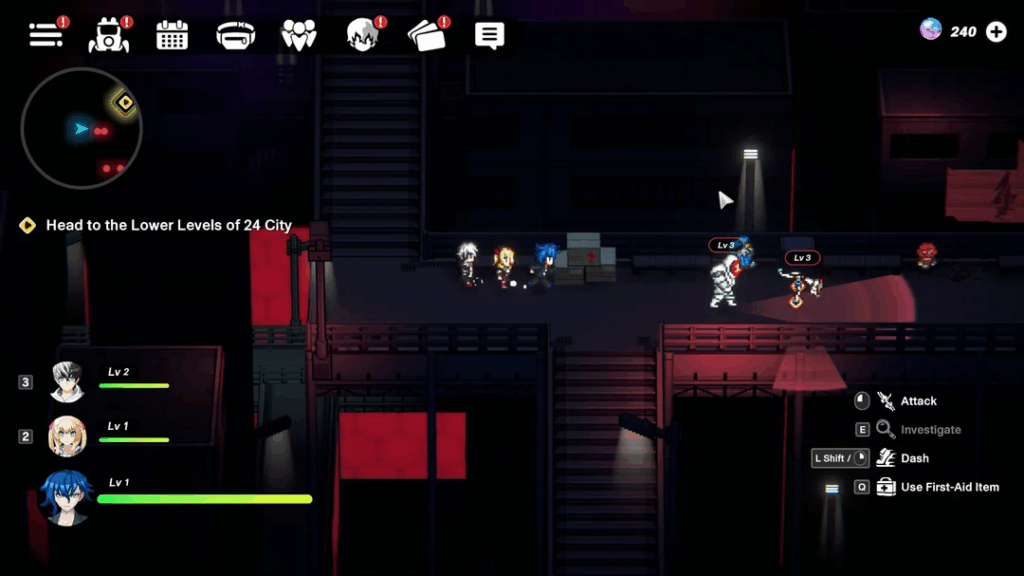
Task: Open the waist pouch inventory icon
Action: 235,36
